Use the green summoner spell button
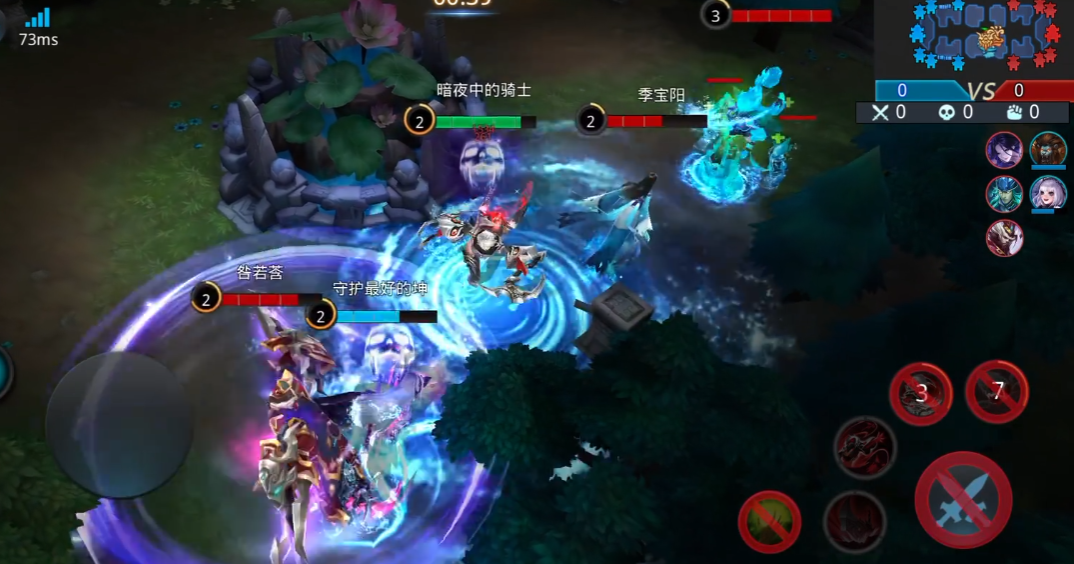 (x=769, y=521)
